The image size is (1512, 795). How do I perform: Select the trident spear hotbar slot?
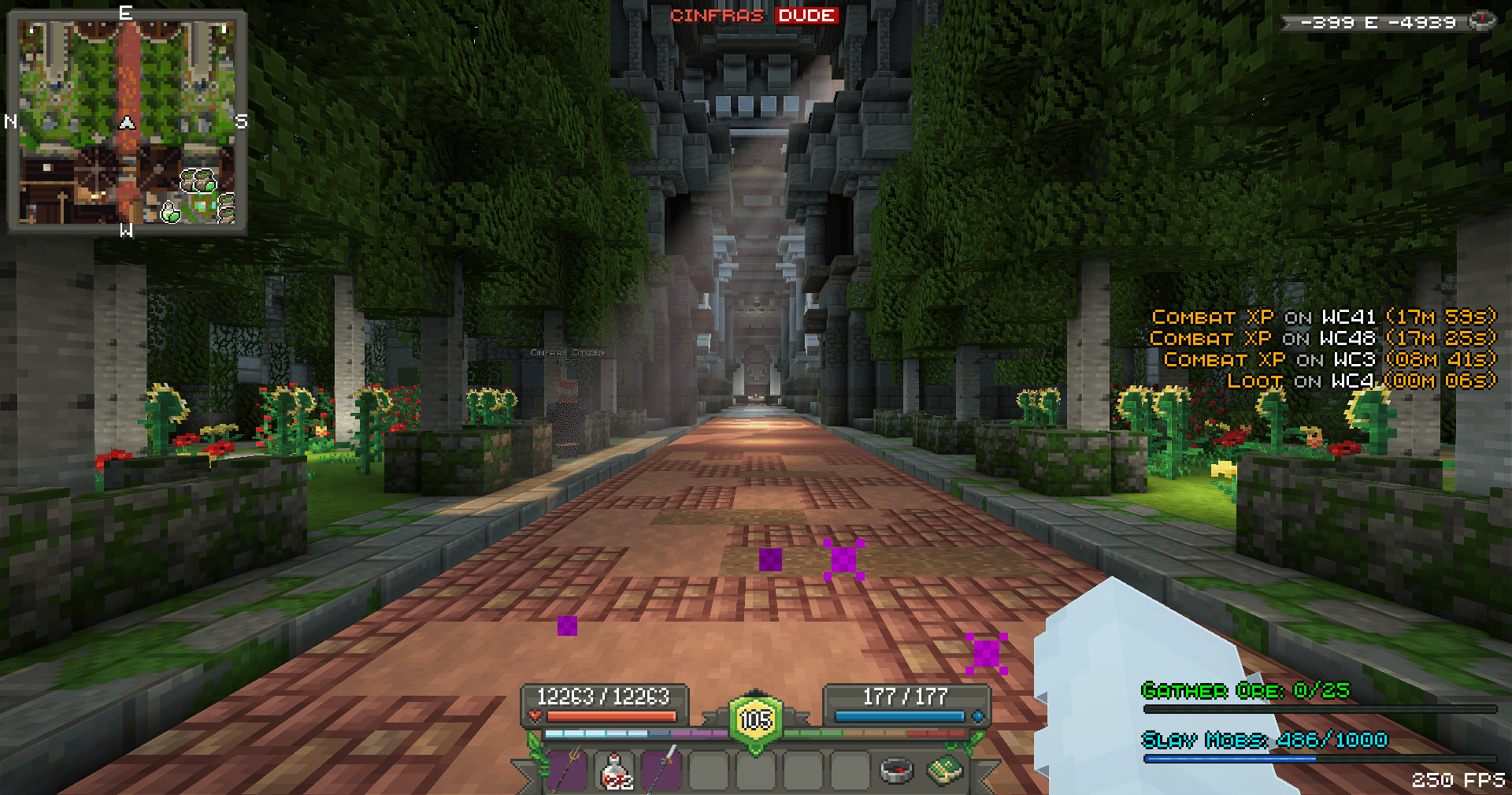(x=567, y=770)
